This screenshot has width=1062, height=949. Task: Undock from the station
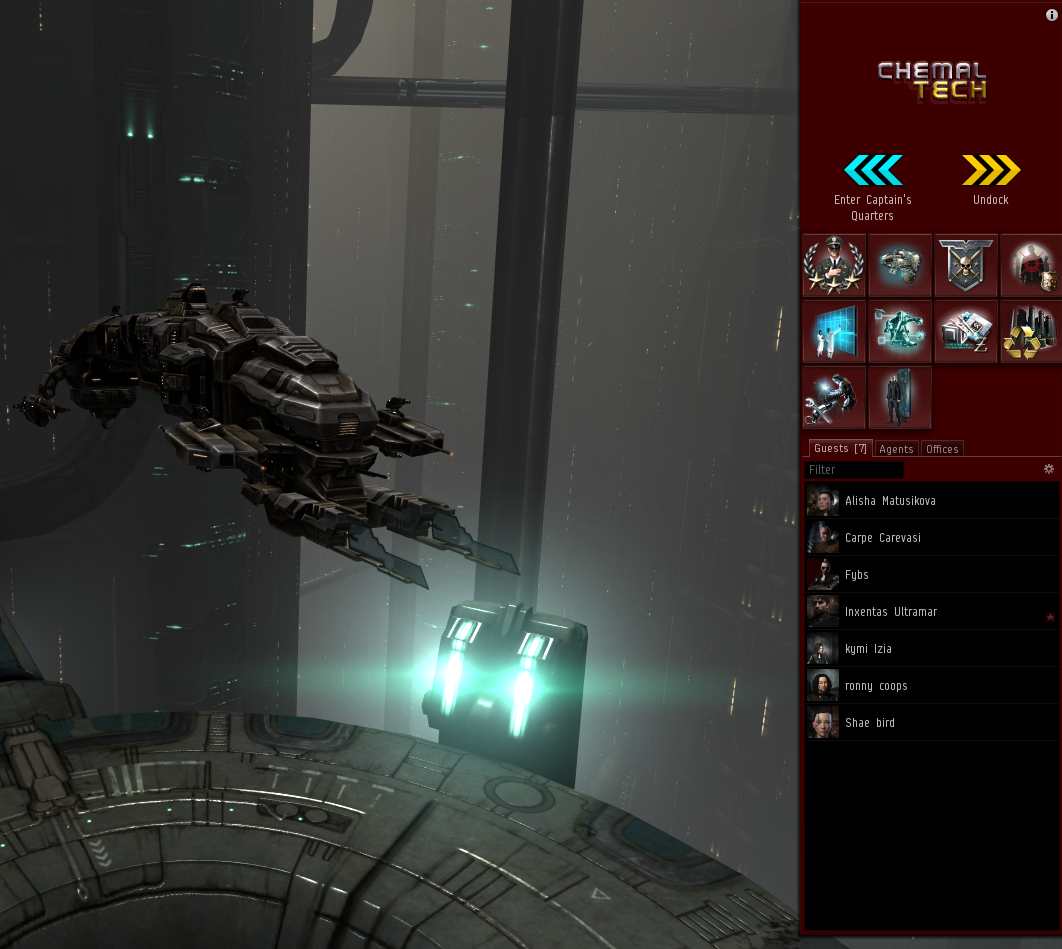[991, 171]
